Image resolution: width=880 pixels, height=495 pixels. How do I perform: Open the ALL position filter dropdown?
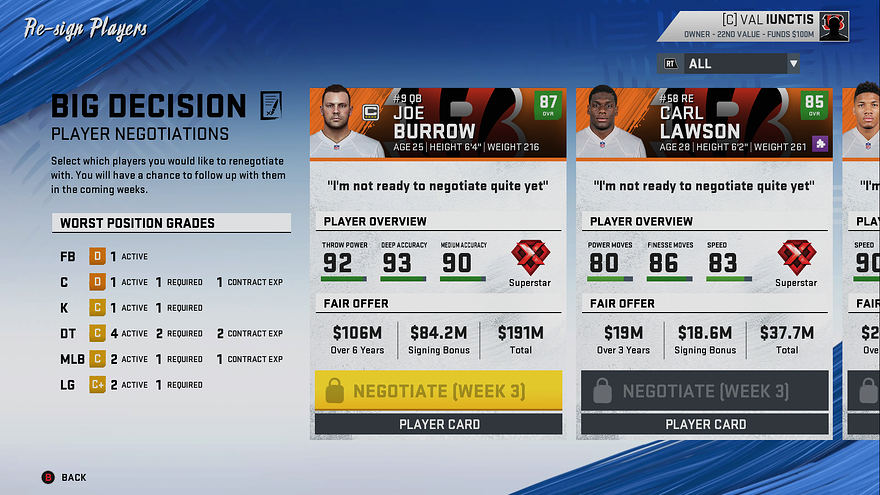tap(729, 63)
